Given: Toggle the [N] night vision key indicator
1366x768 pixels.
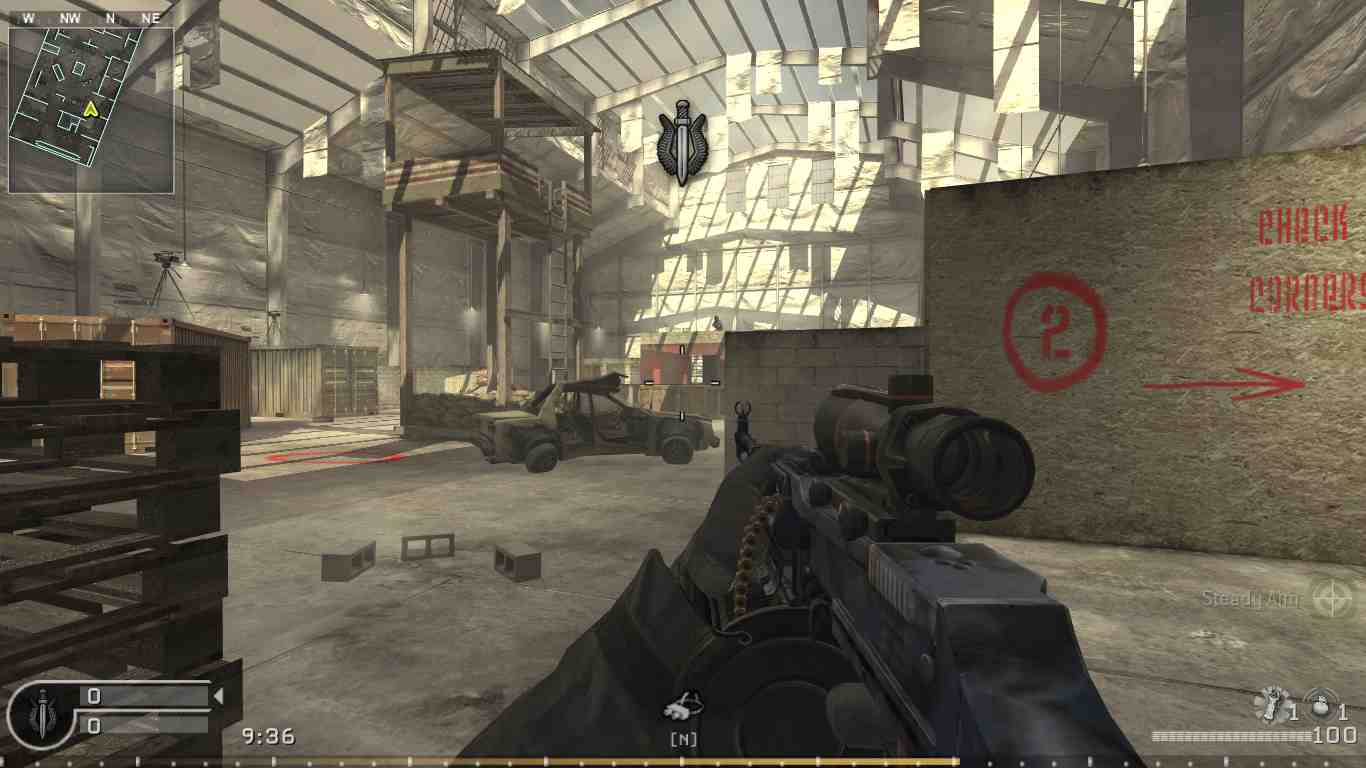Looking at the screenshot, I should [x=683, y=738].
